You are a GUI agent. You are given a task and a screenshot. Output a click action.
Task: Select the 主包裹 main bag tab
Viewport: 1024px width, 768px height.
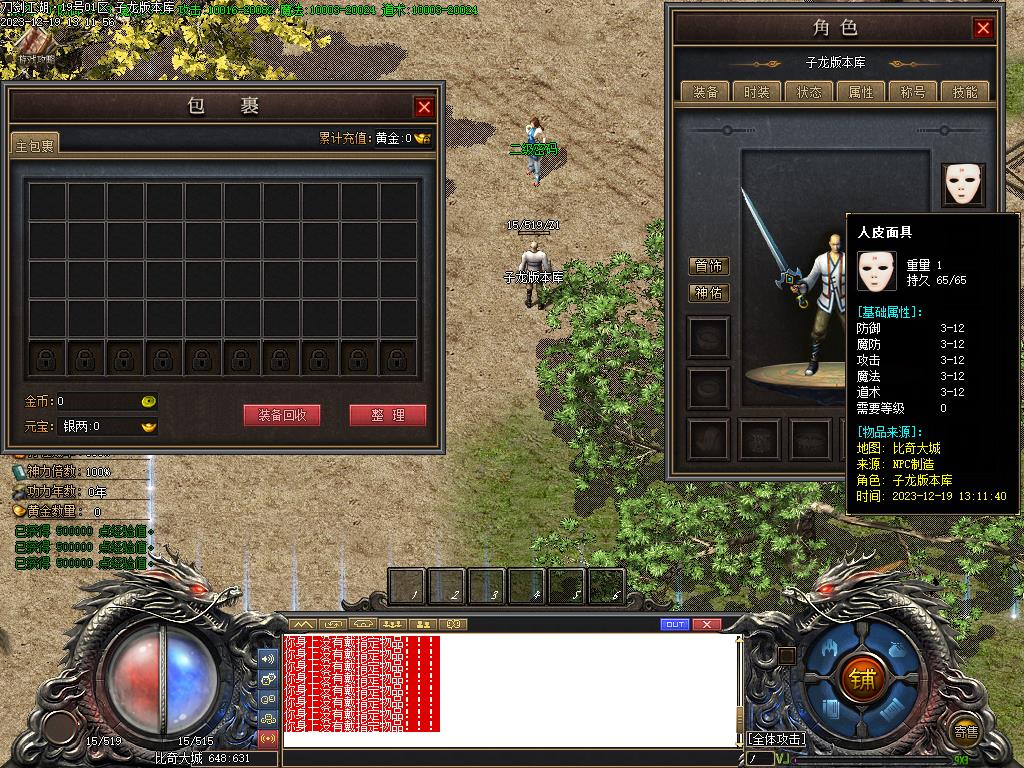click(35, 145)
